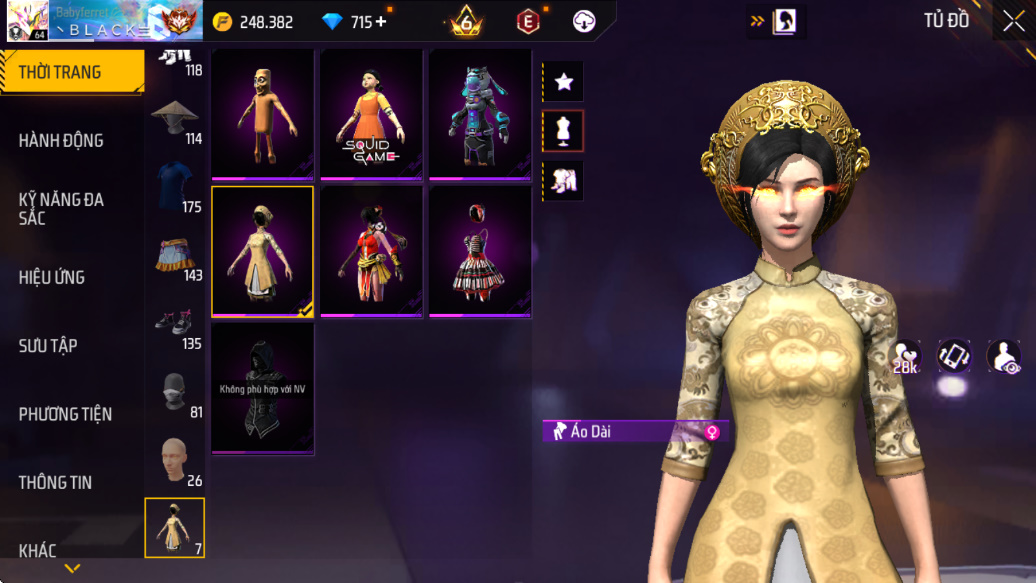The height and width of the screenshot is (583, 1036).
Task: Show the PHƯƠNG TIỆN tab
Action: point(65,414)
